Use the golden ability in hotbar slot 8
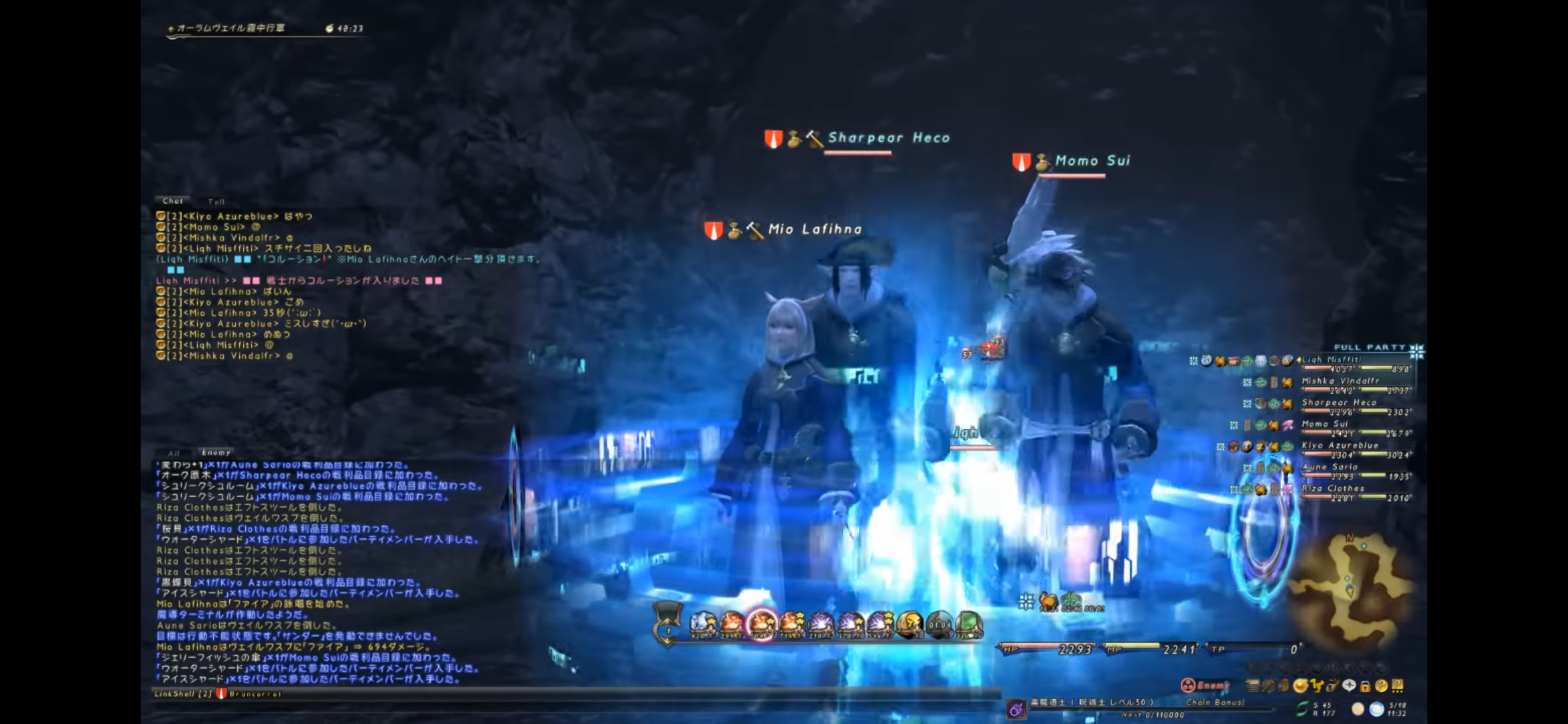This screenshot has height=724, width=1568. tap(909, 623)
